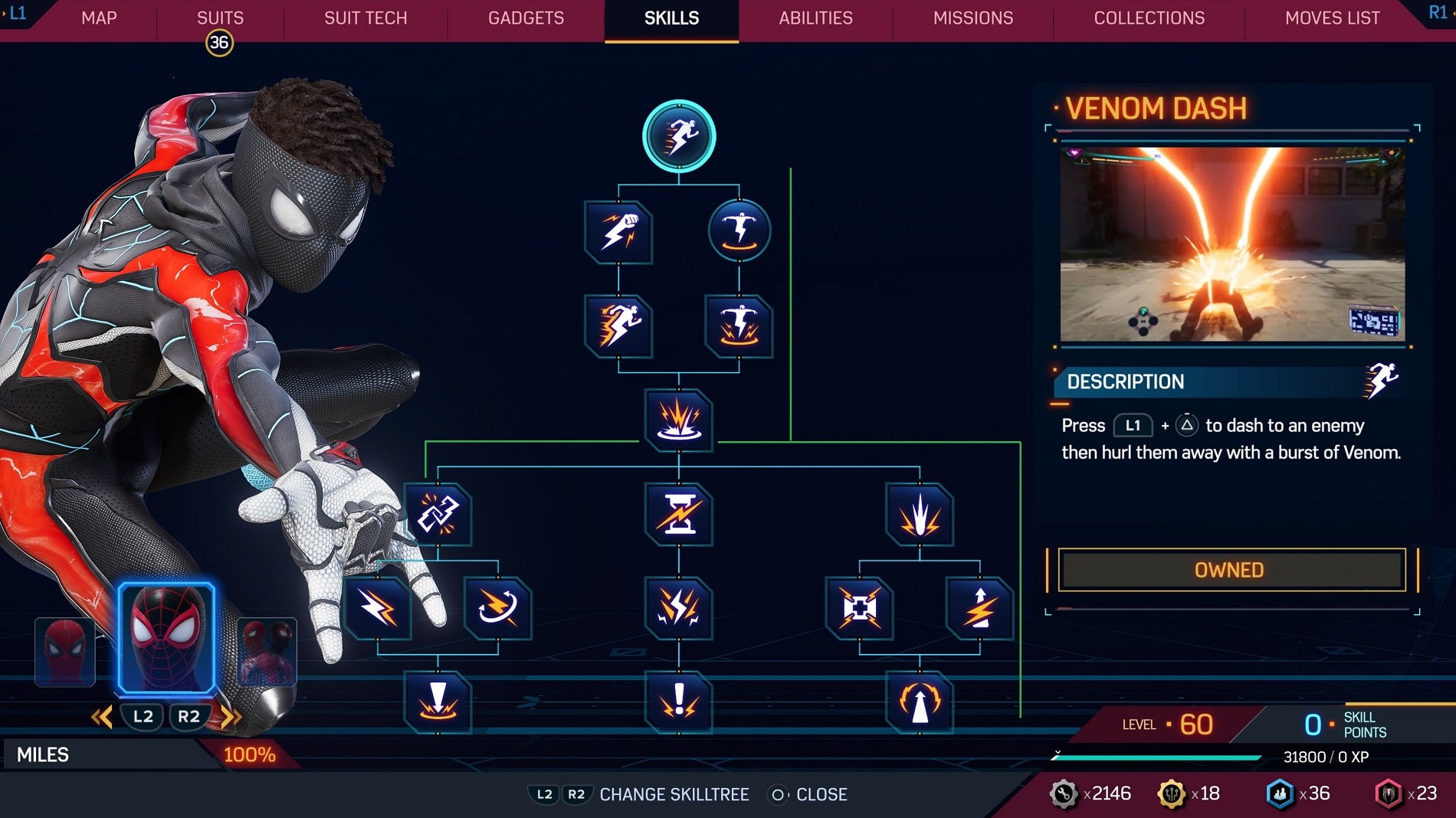Go to the Suit Tech tab
This screenshot has width=1456, height=818.
366,18
